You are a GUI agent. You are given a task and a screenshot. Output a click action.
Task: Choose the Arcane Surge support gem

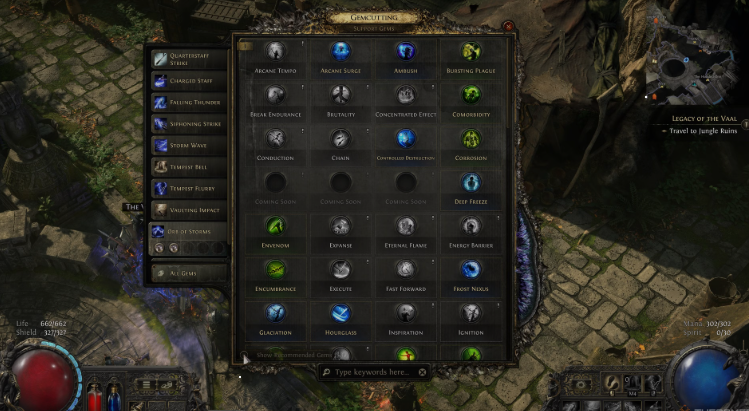coord(341,52)
